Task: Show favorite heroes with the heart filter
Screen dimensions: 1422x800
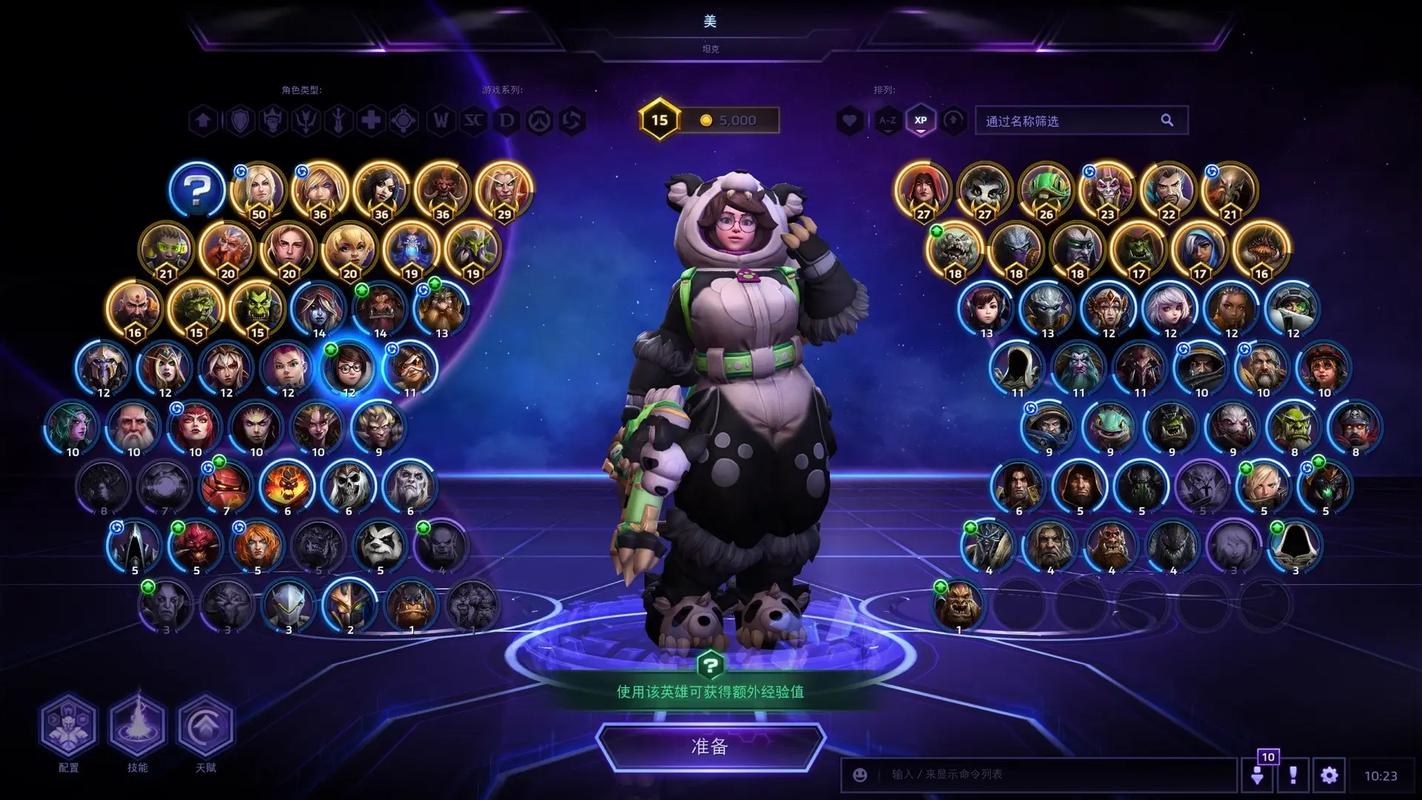Action: point(850,121)
